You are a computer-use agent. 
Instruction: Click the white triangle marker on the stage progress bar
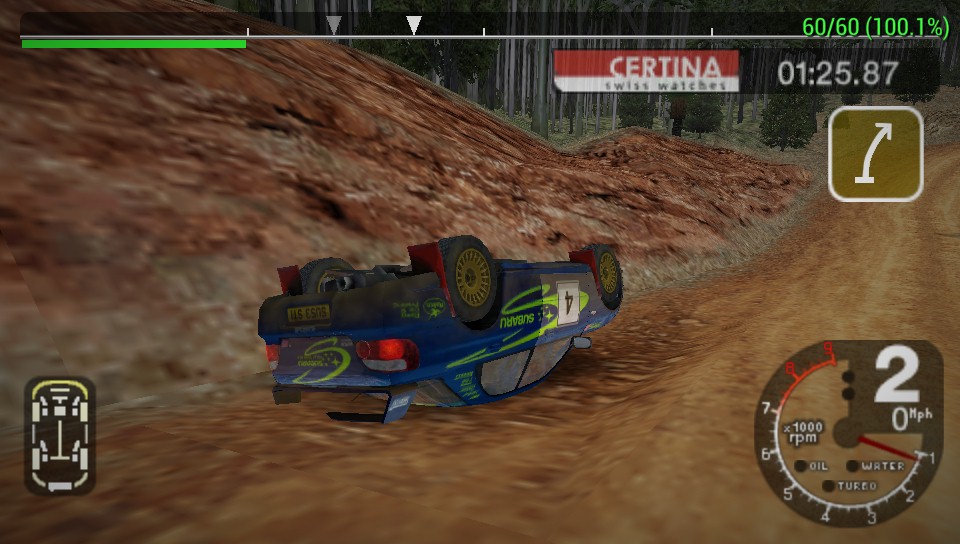pos(414,25)
